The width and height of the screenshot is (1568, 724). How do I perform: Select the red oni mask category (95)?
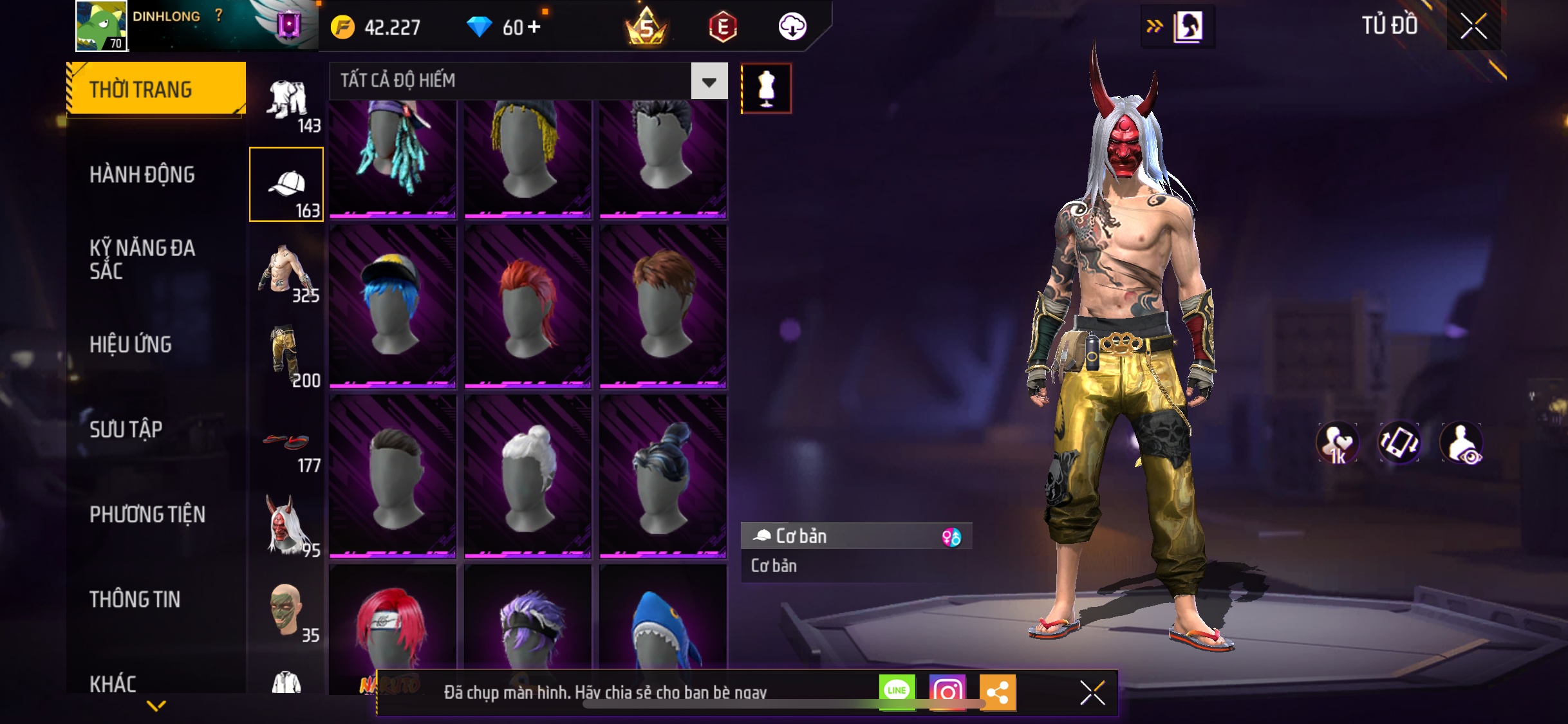(x=288, y=526)
